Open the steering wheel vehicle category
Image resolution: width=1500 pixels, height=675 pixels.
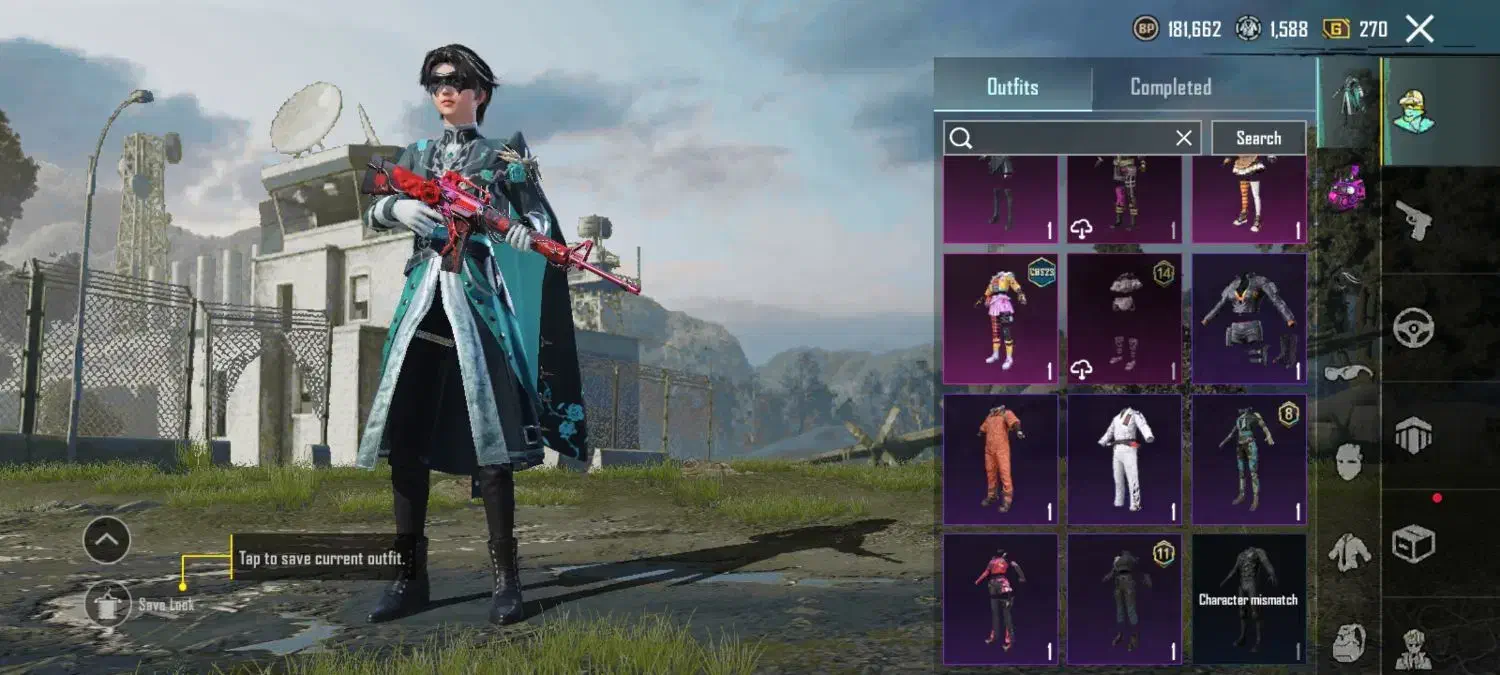pyautogui.click(x=1414, y=327)
